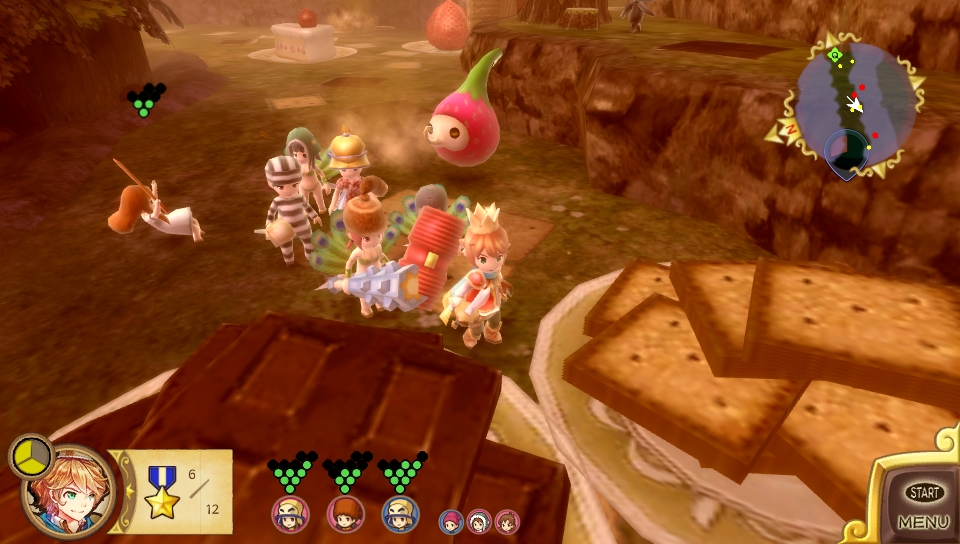Select the green goal marker on the minimap
This screenshot has width=960, height=544.
click(x=835, y=55)
